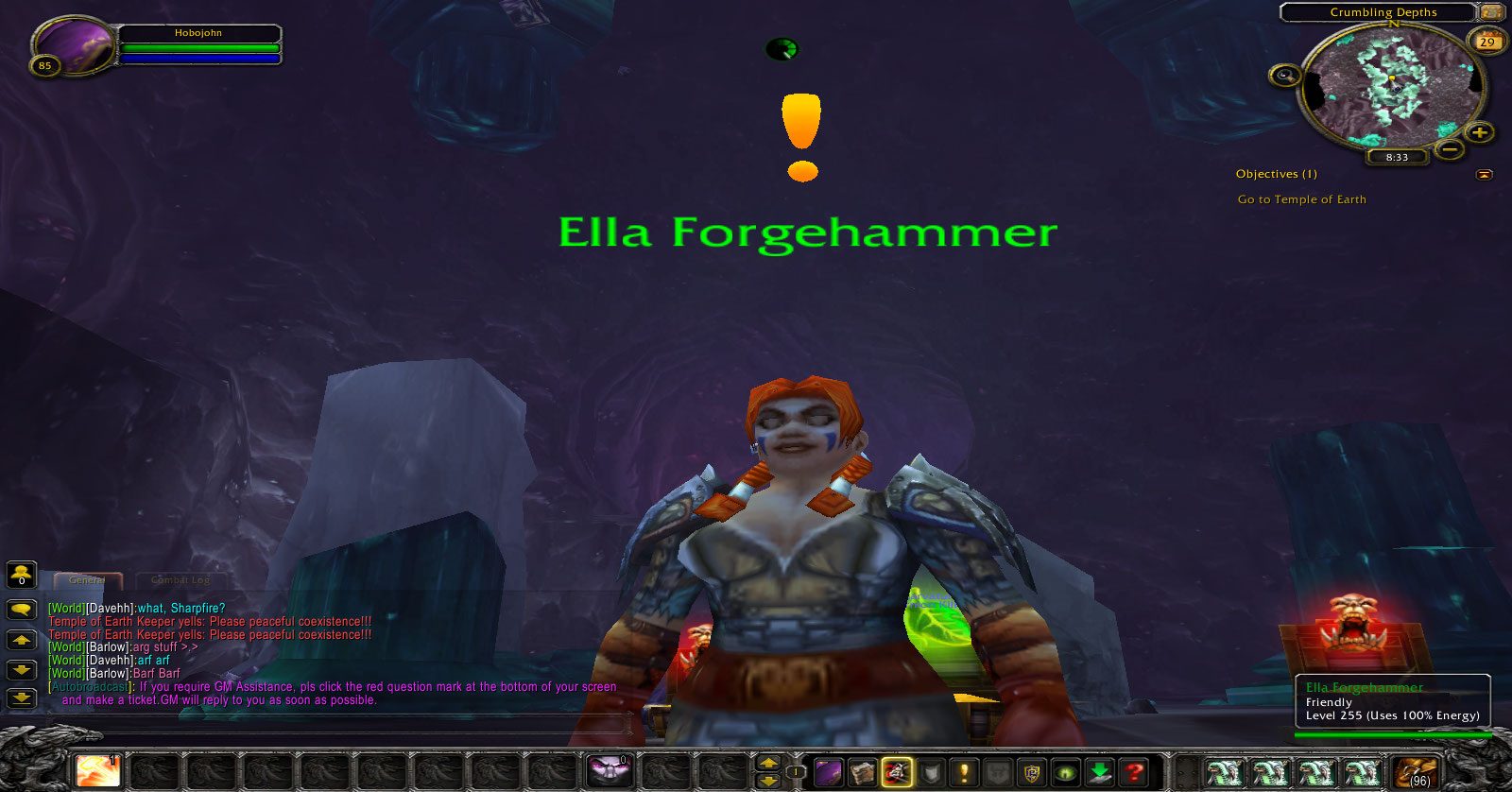Collapse the objectives tracker arrow icon
Viewport: 1512px width, 792px height.
coord(1486,174)
